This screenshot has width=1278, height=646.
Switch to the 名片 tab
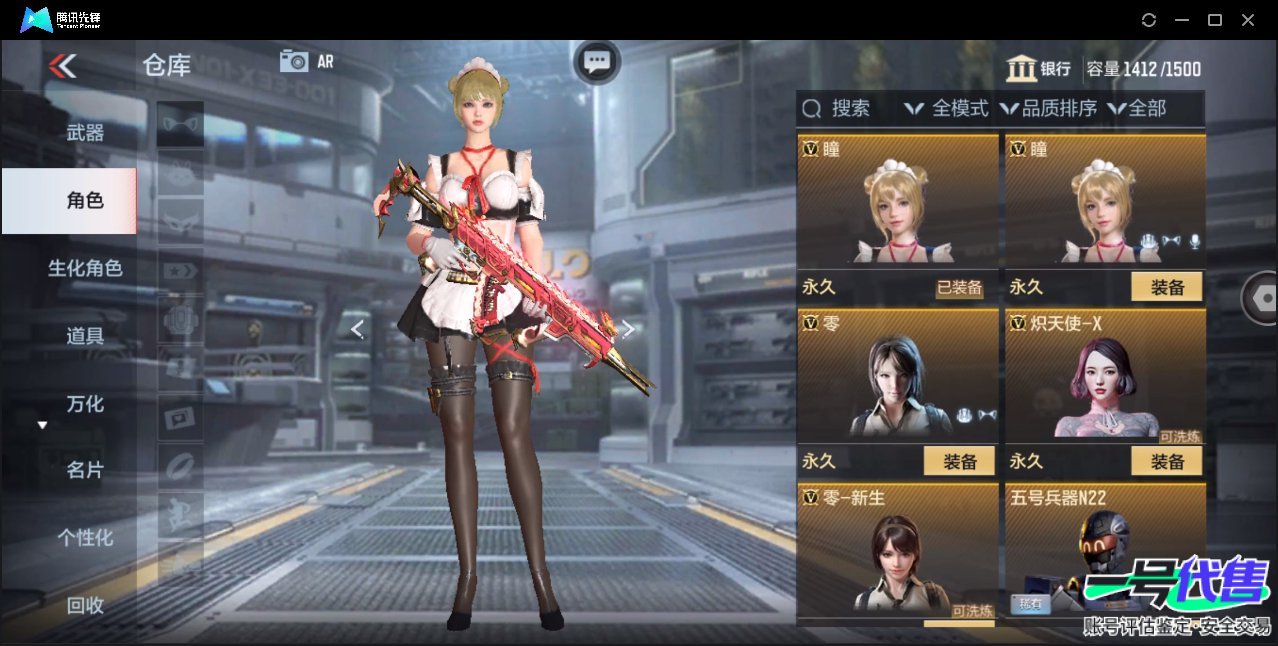point(85,470)
